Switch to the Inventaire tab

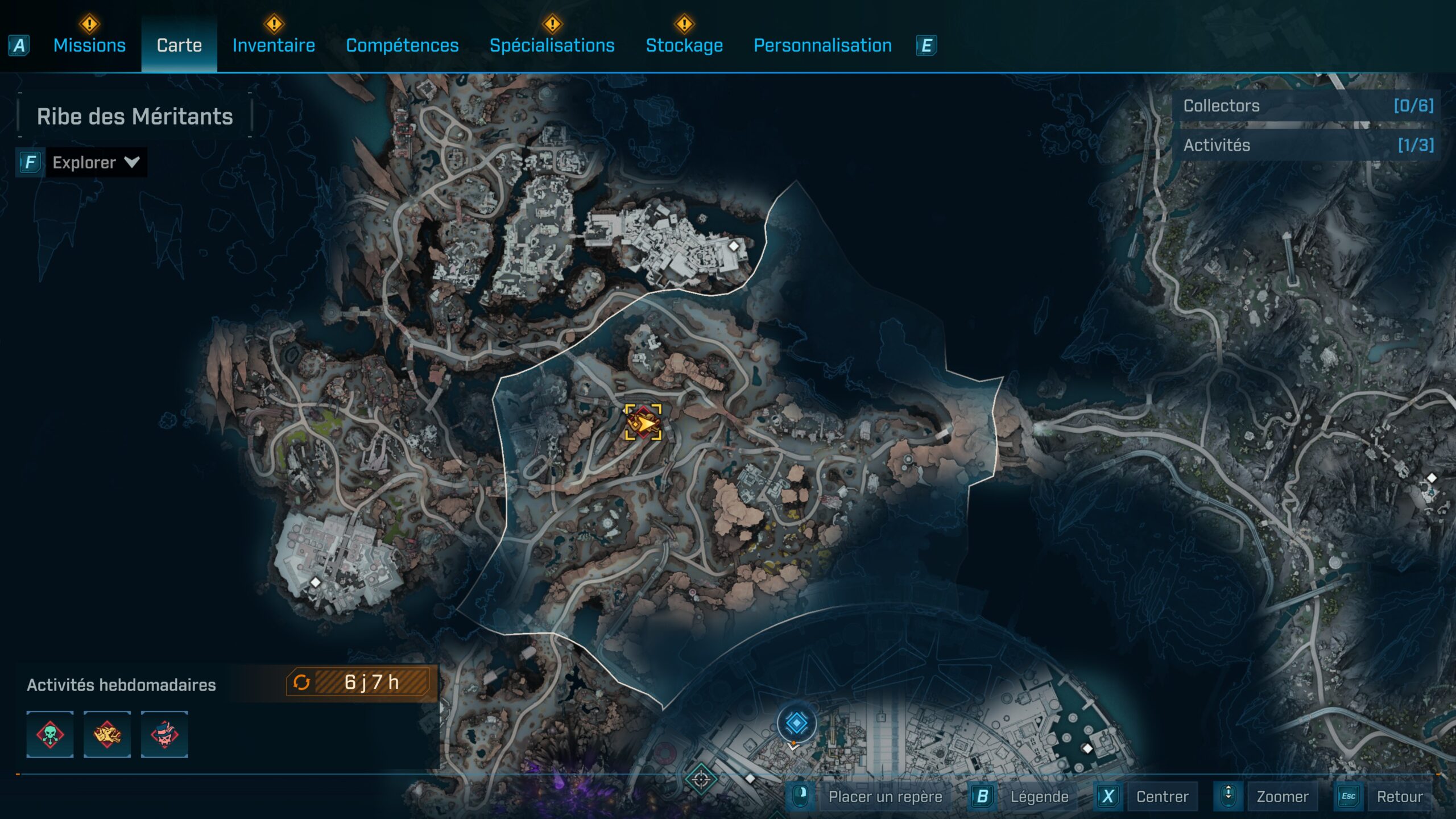(274, 45)
